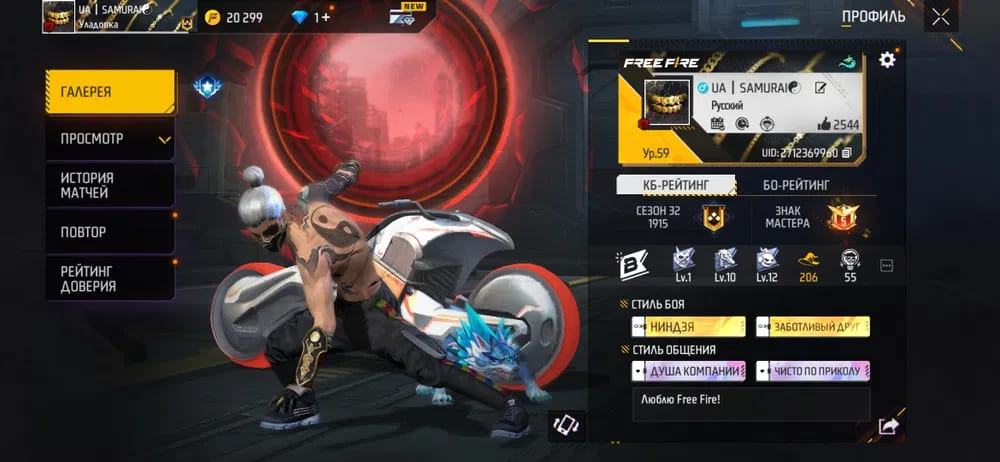Copy the player UID
The height and width of the screenshot is (462, 1000).
847,153
